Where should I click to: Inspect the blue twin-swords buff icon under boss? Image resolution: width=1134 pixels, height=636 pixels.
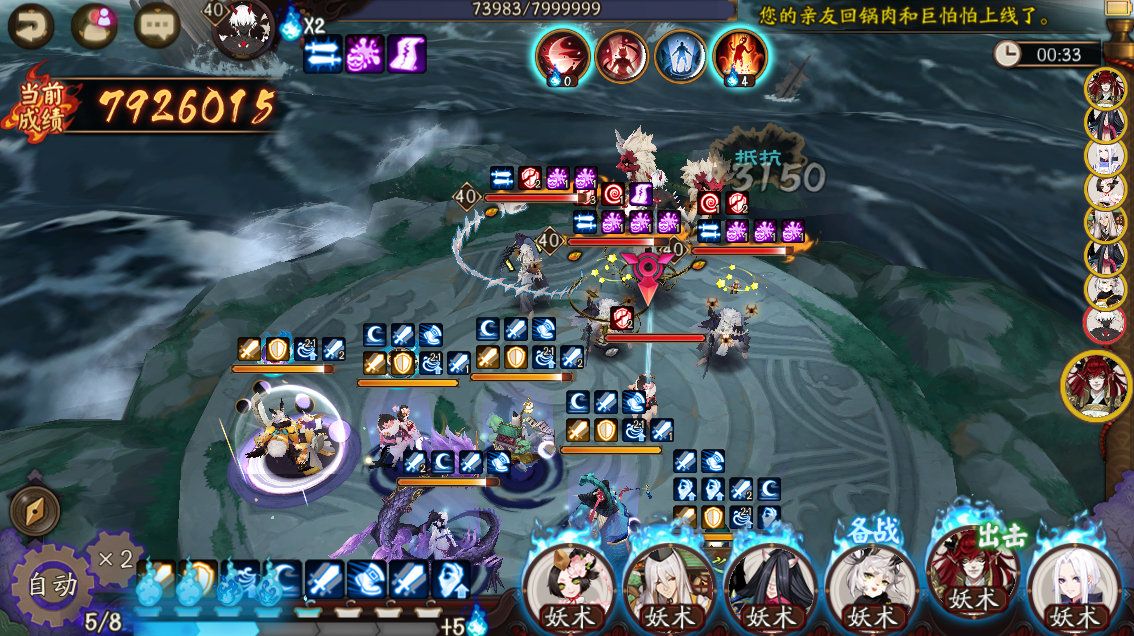pyautogui.click(x=323, y=54)
